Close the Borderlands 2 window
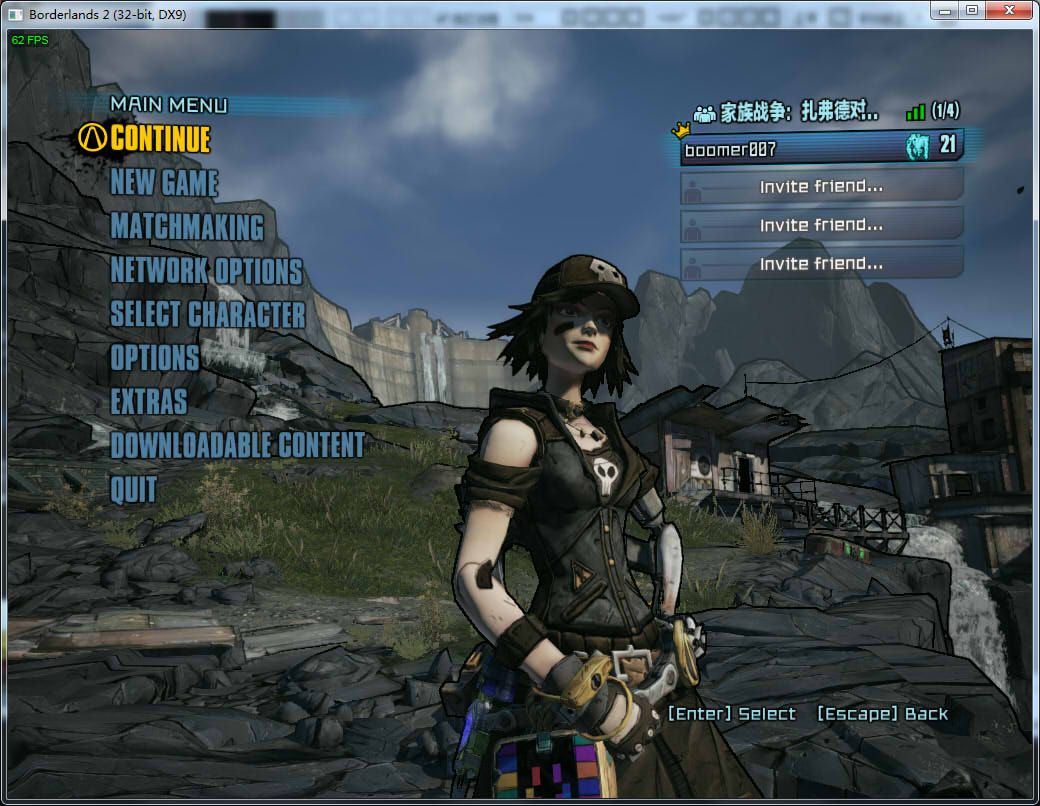 1008,10
